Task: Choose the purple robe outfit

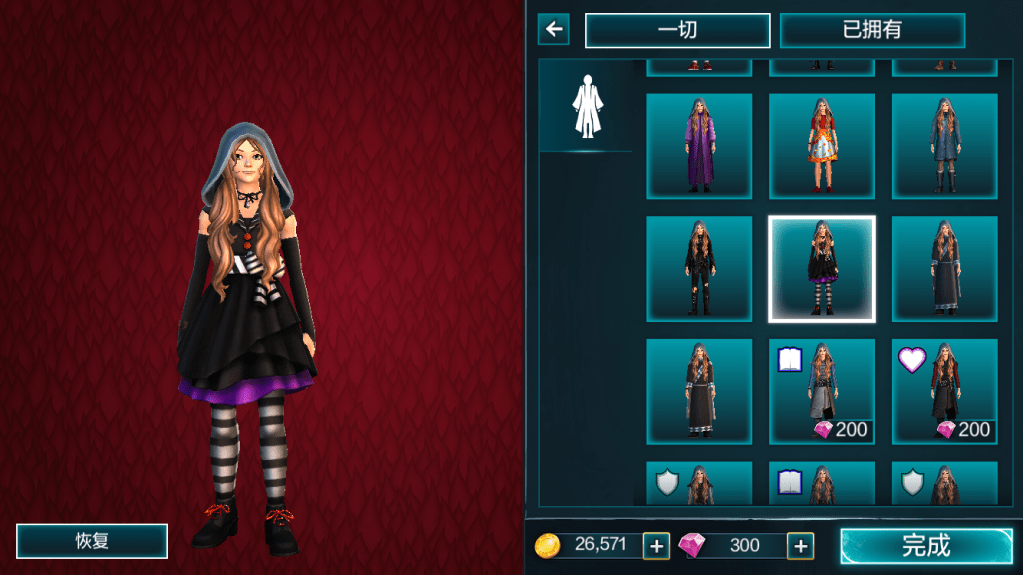Action: 699,146
